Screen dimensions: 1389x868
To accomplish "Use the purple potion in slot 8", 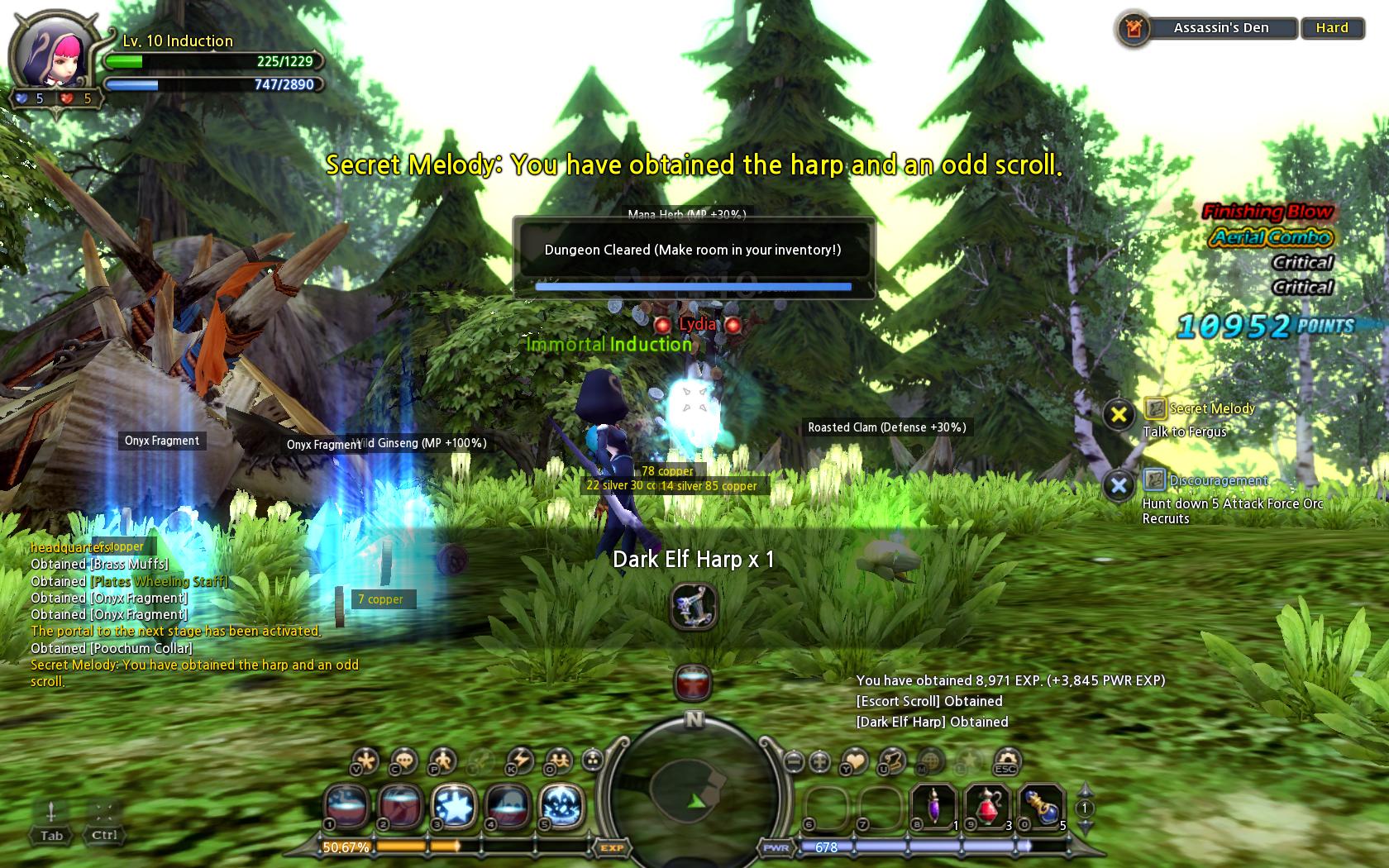I will (935, 804).
